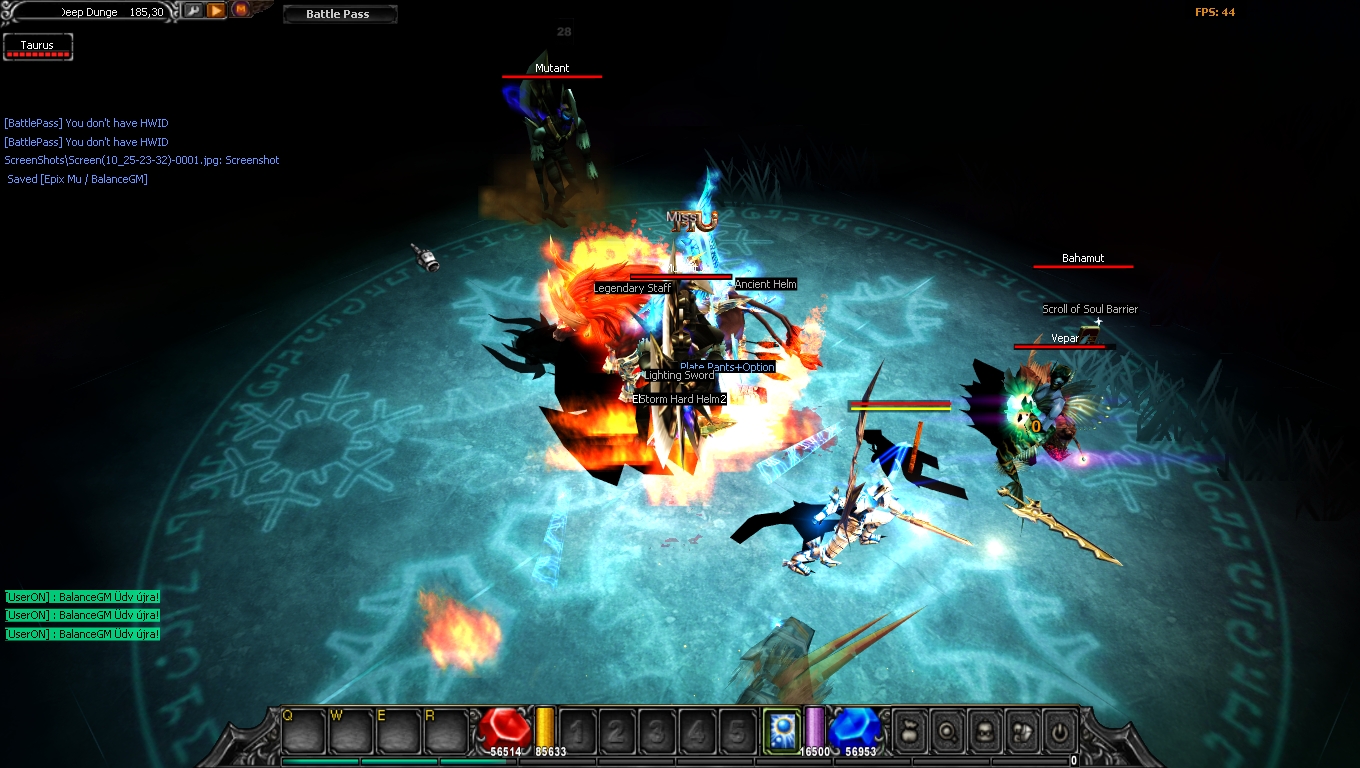
Task: Select the W hotkey slot
Action: [x=351, y=732]
